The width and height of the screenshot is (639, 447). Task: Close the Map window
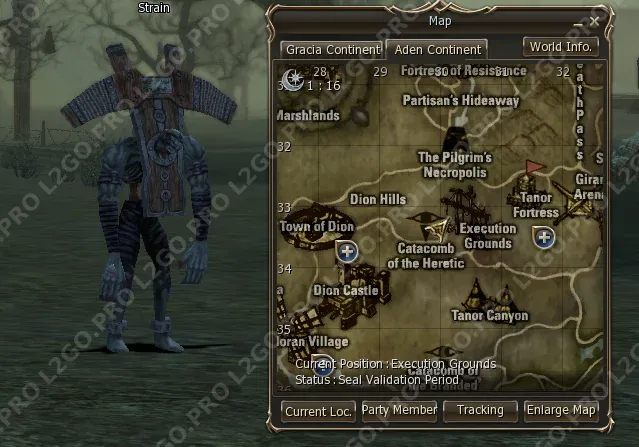tap(595, 20)
